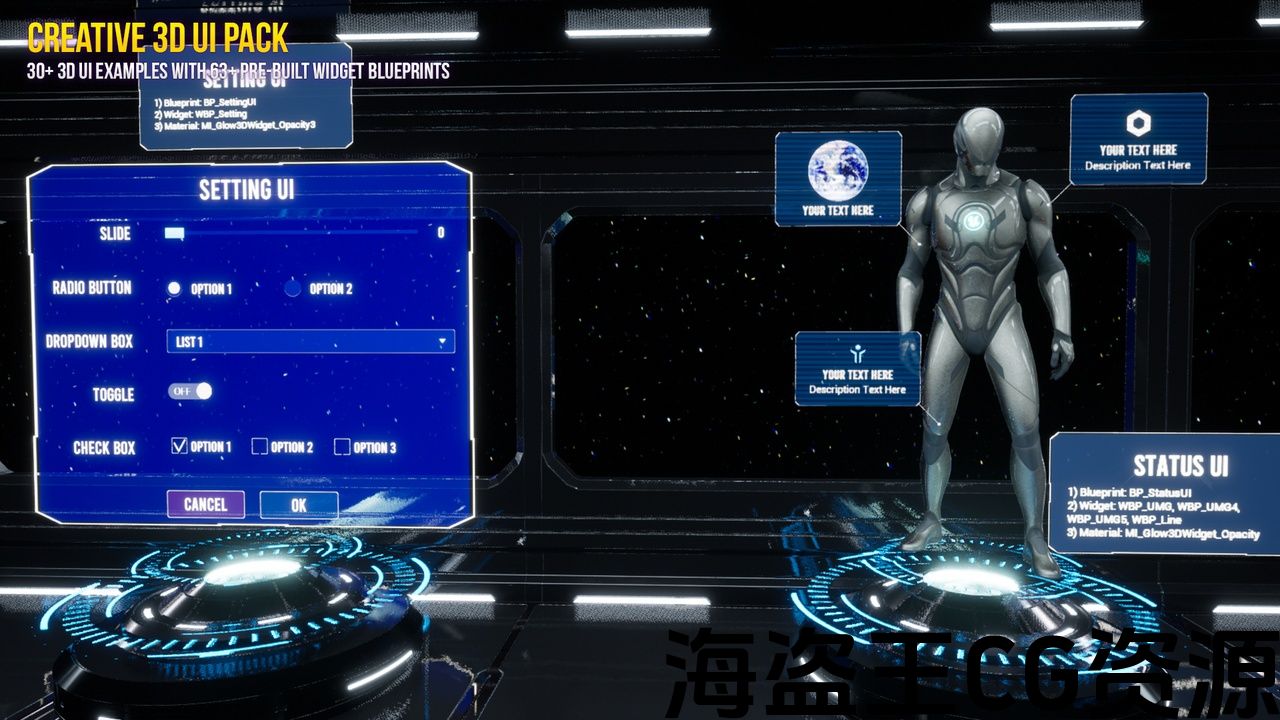Click the Slide slider handle
Image resolution: width=1280 pixels, height=720 pixels.
[174, 233]
